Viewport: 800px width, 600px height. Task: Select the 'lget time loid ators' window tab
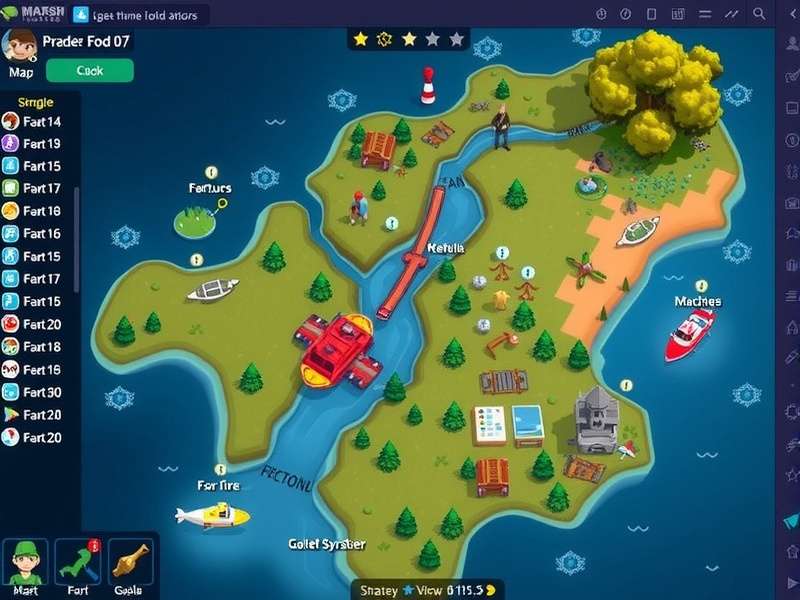point(145,15)
